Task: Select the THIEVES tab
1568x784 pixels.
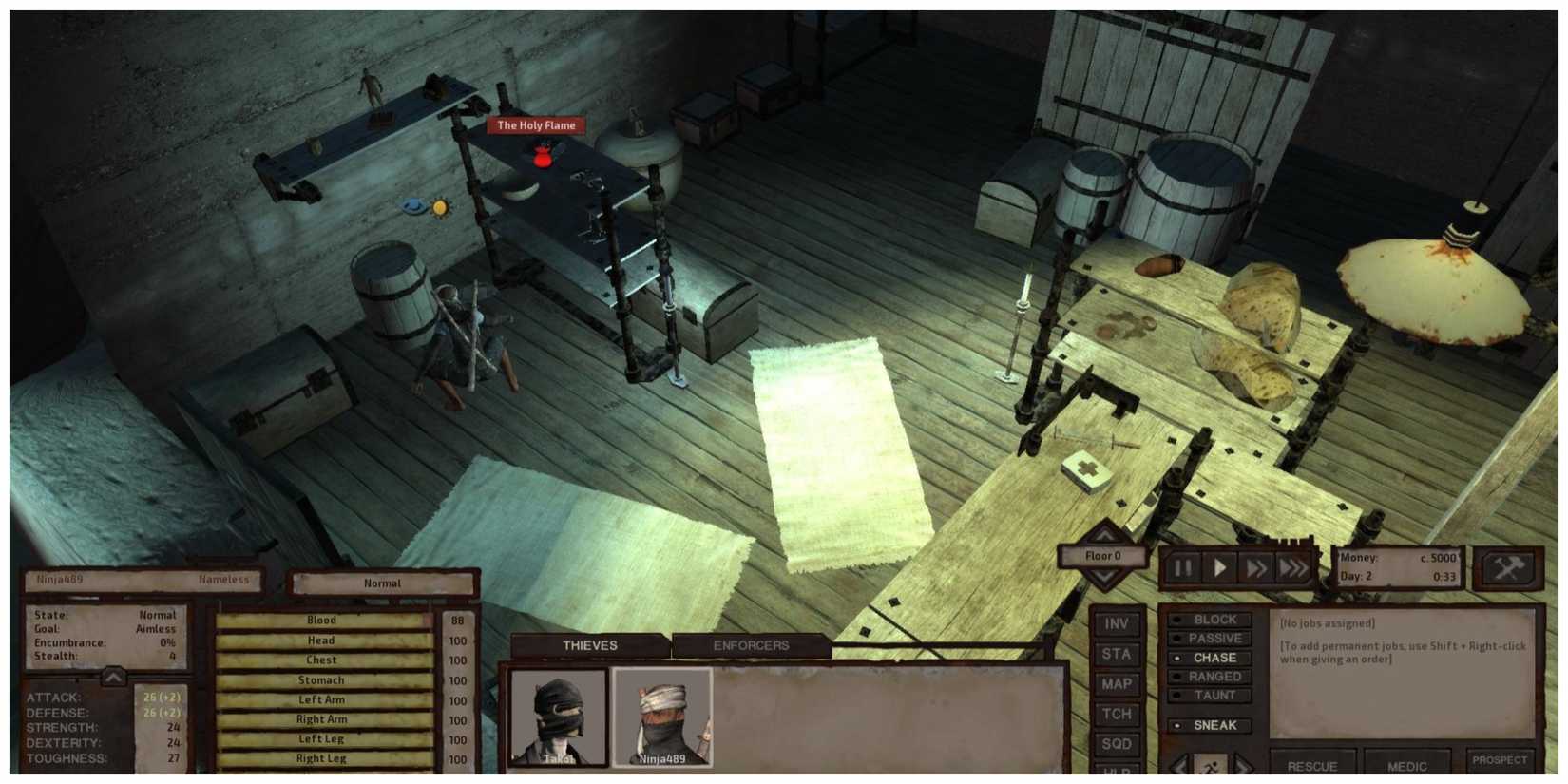Action: pyautogui.click(x=589, y=645)
